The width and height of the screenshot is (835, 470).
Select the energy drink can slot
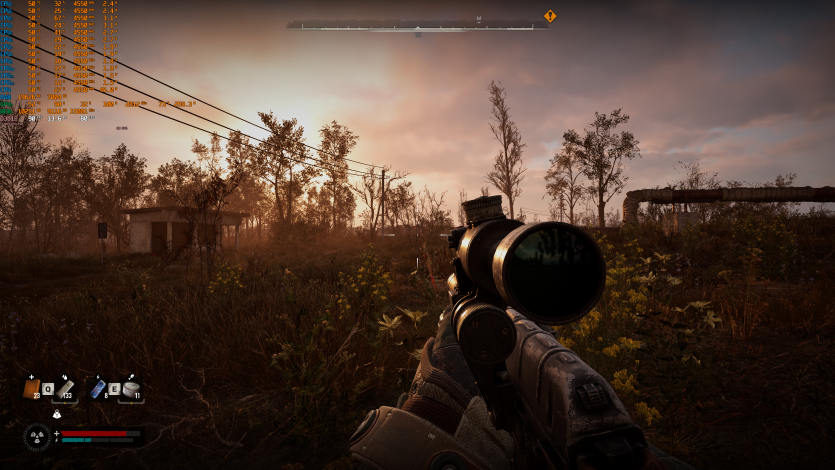pyautogui.click(x=97, y=388)
